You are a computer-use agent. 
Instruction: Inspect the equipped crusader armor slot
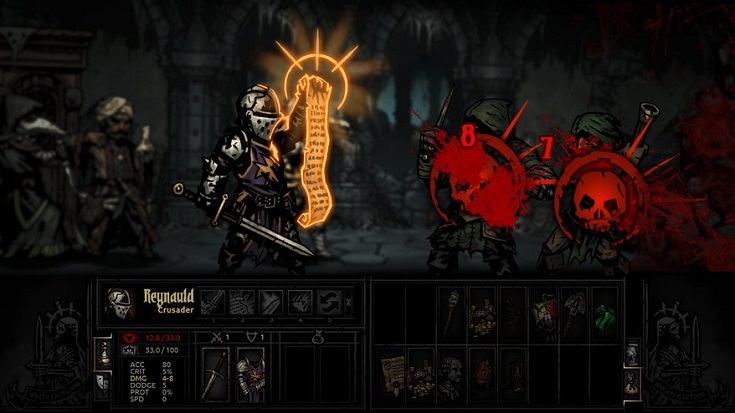[x=248, y=375]
